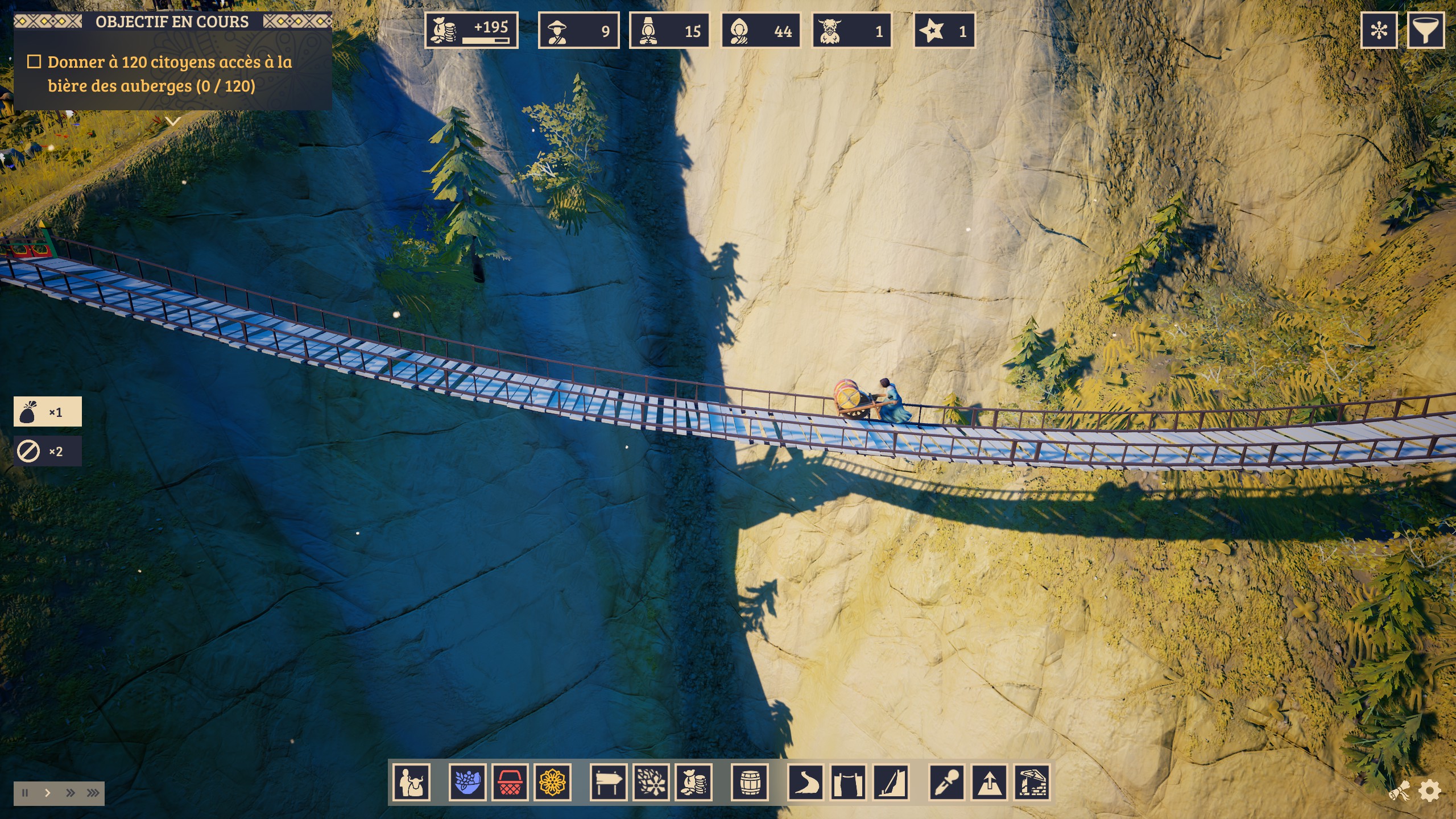Open the sack notification alert
The image size is (1456, 819).
click(47, 412)
